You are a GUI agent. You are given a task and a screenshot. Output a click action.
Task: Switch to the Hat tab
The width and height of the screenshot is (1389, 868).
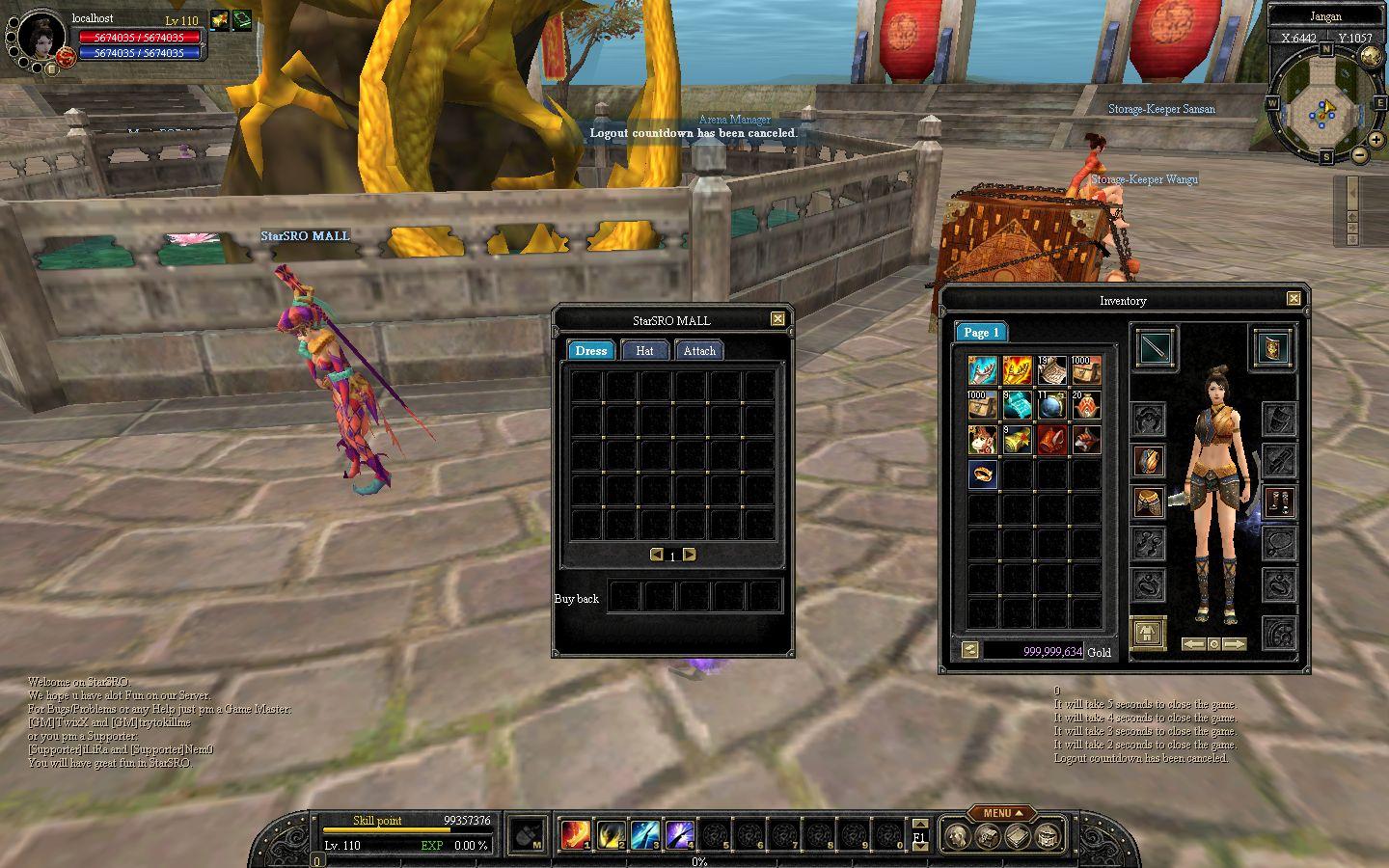(x=644, y=351)
